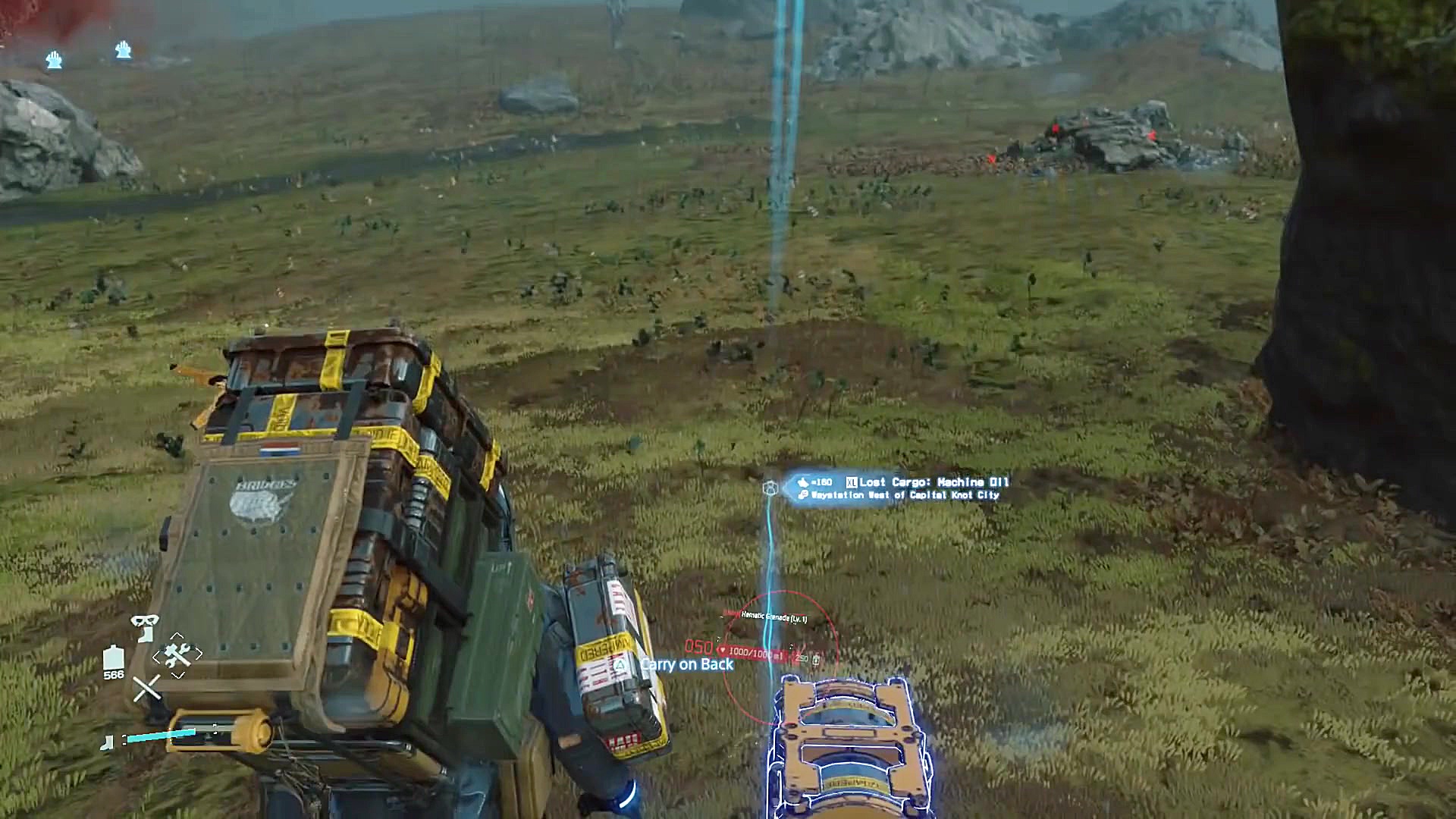Select the crossed tools equipment icon

pos(177,653)
